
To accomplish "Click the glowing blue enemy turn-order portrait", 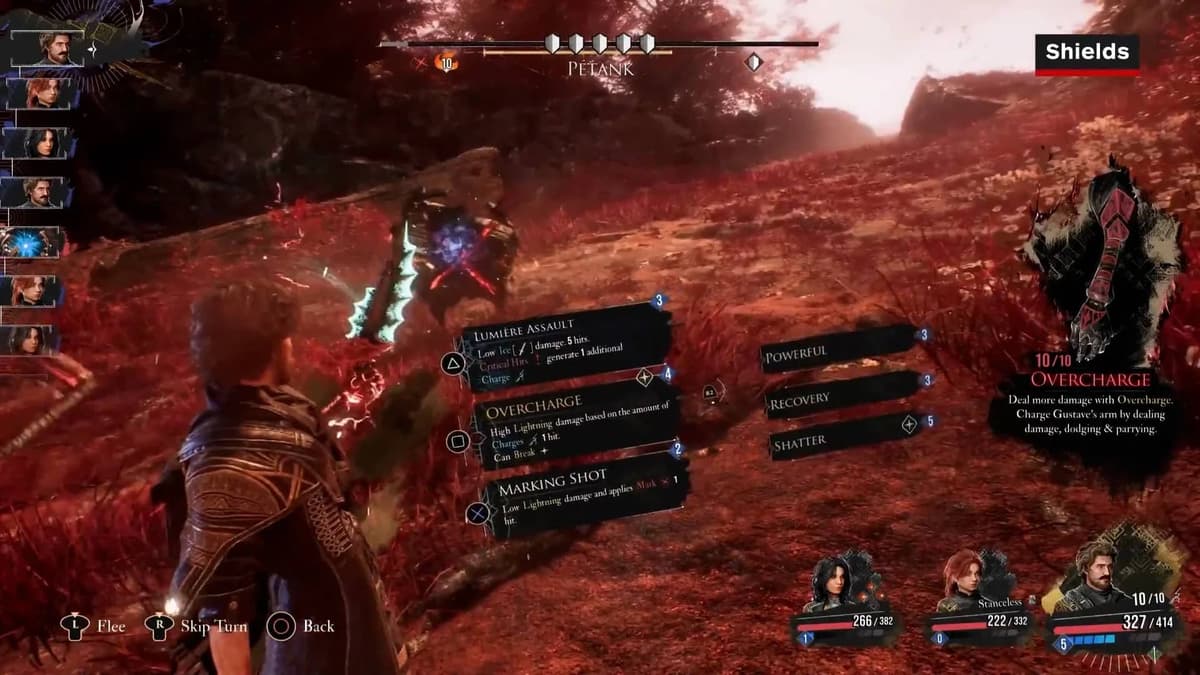I will pos(33,242).
